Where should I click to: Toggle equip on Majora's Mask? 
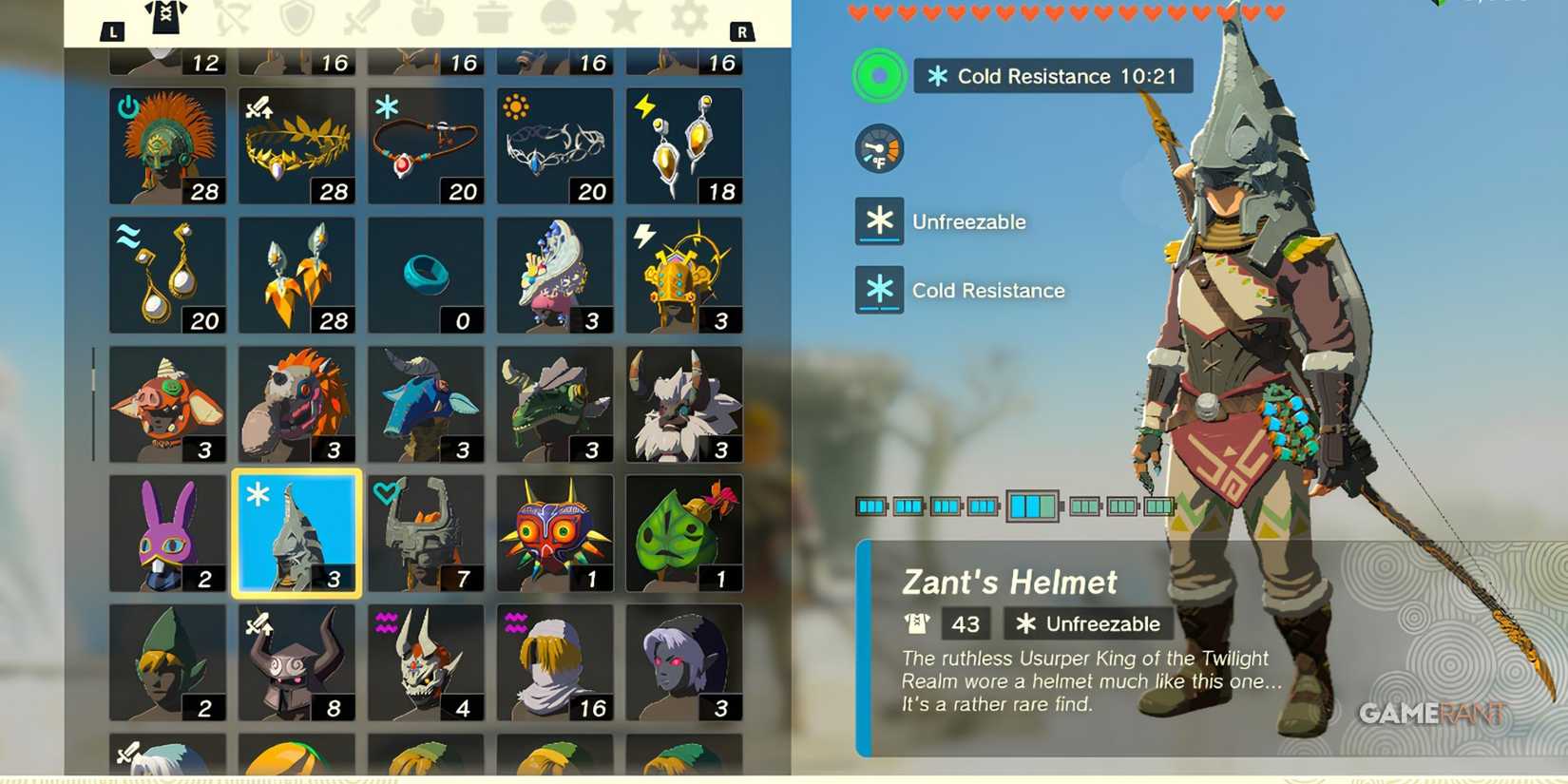555,532
